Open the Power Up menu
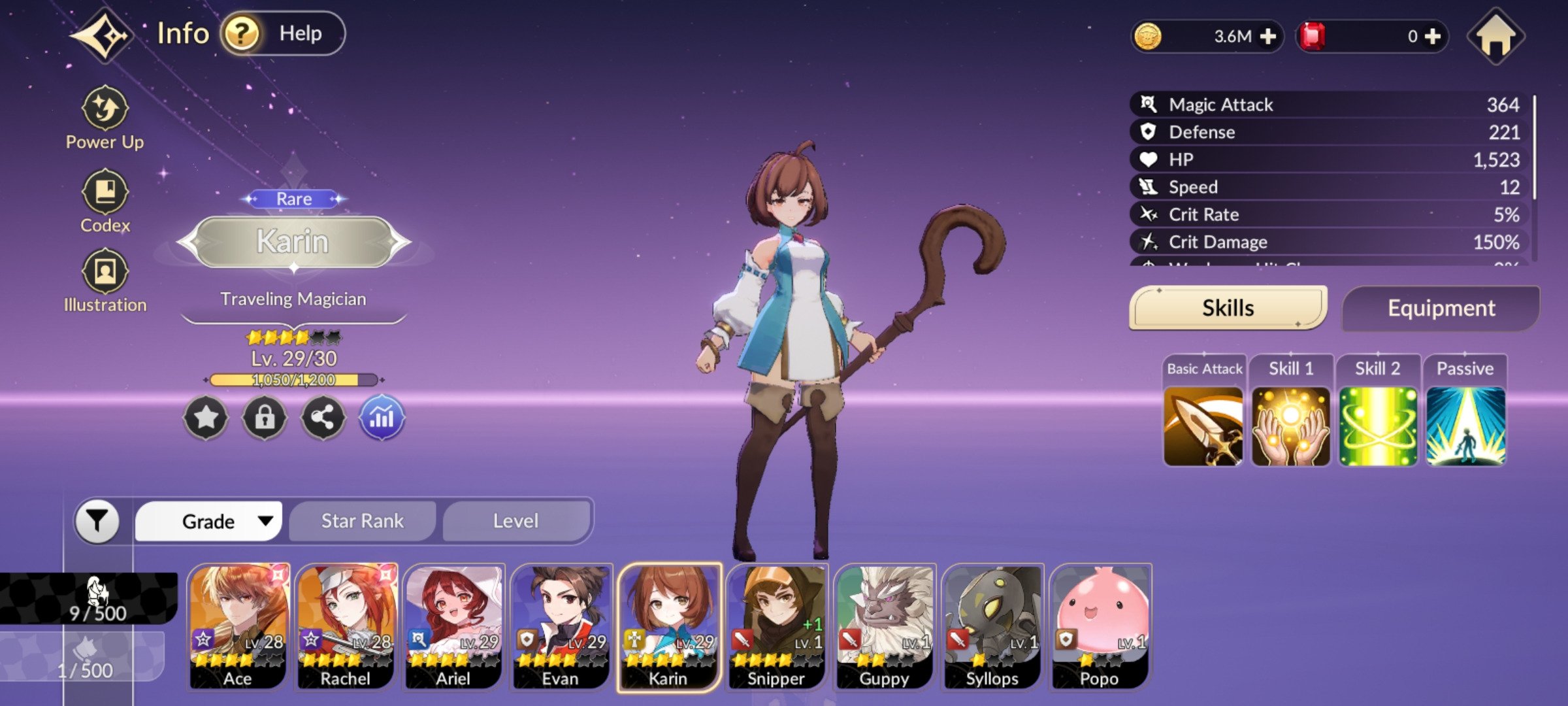Screen dimensions: 1568x706 [105, 118]
